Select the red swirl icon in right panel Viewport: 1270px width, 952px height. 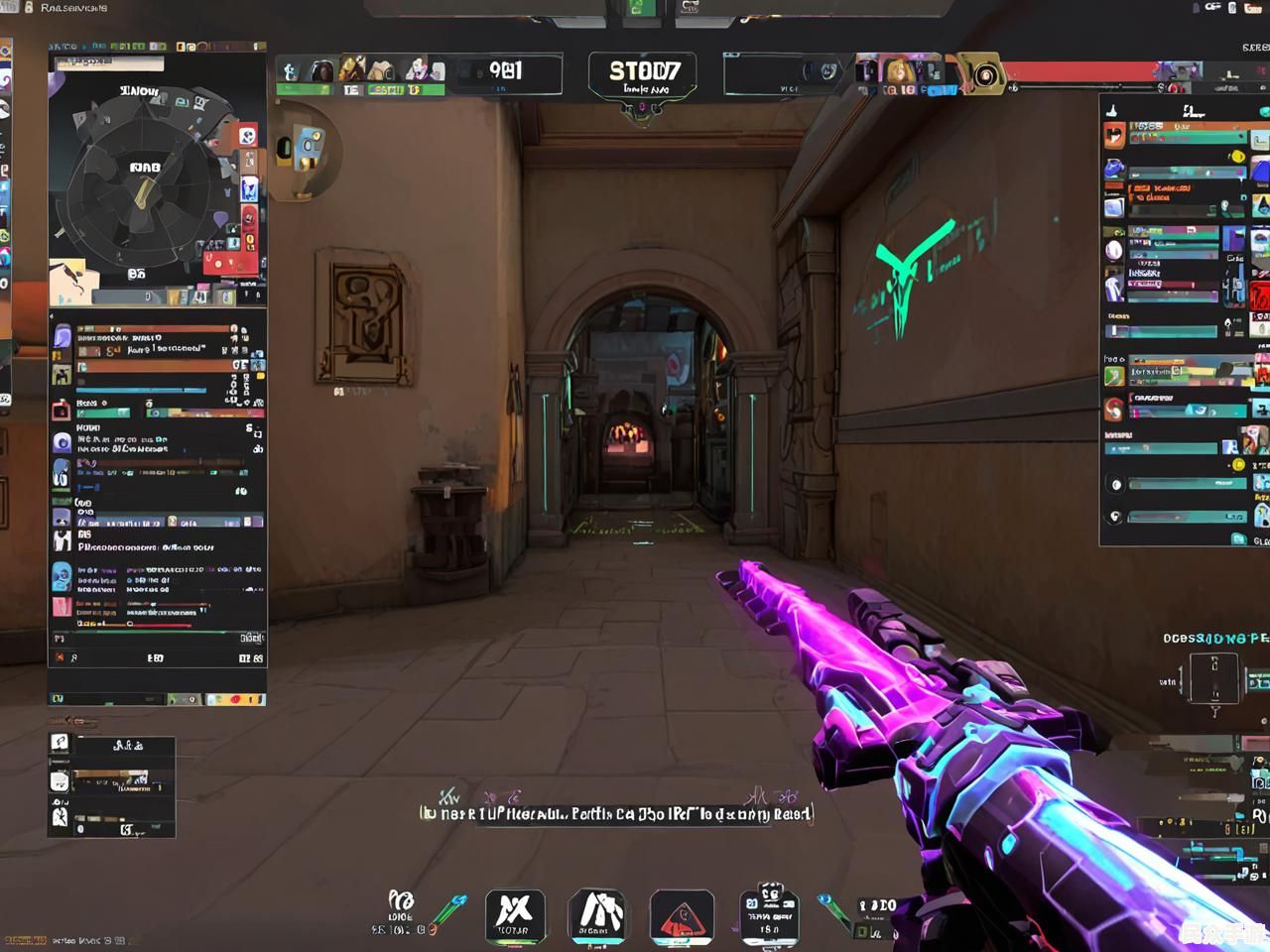click(x=1114, y=408)
